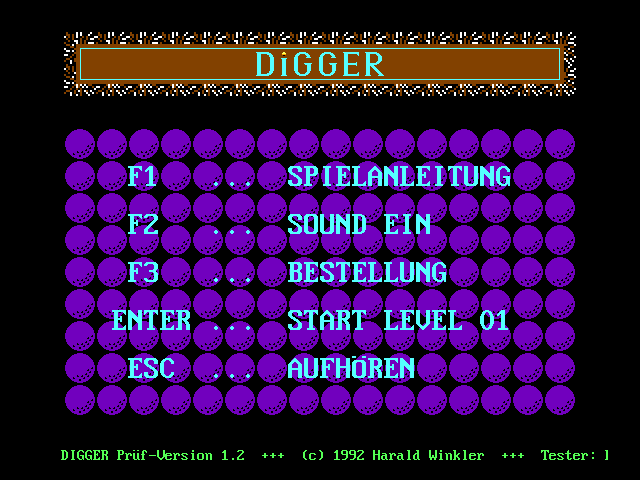Open the Spielanleitung menu entry

398,177
